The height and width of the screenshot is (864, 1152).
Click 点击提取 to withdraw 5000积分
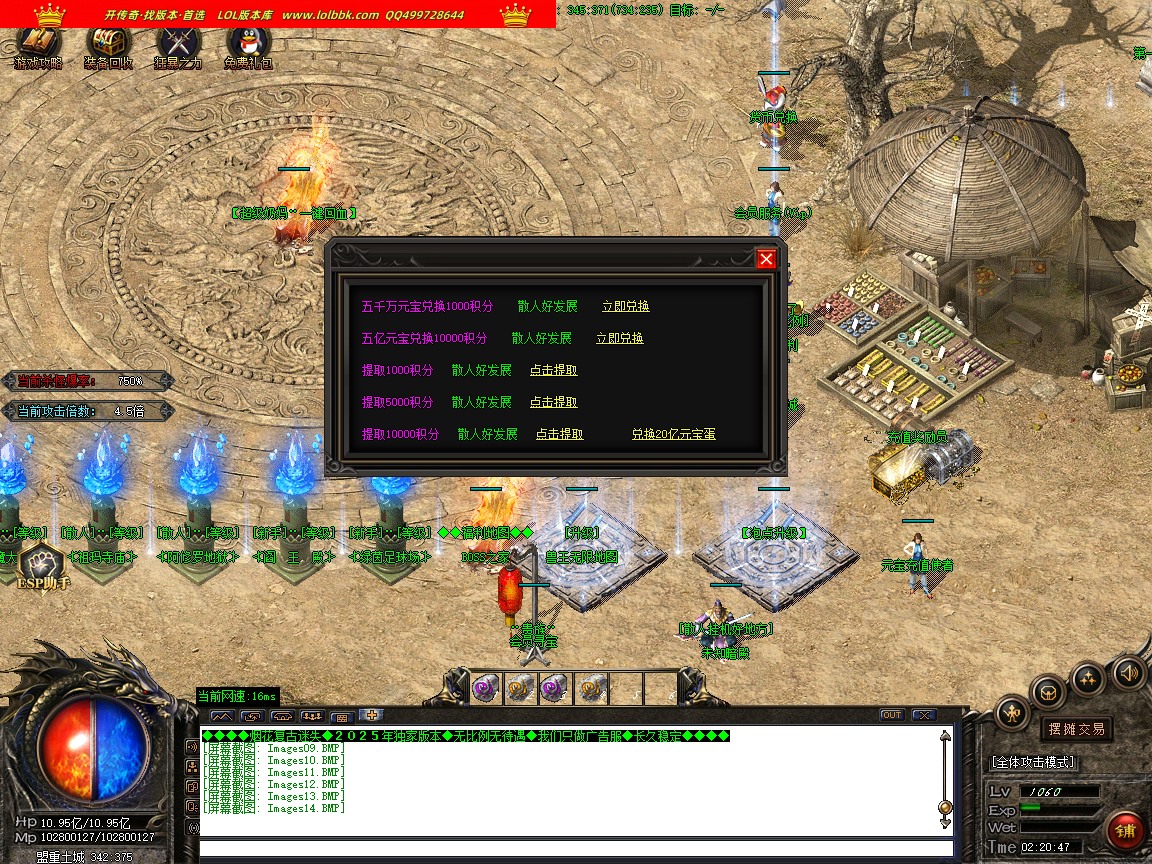click(x=553, y=402)
